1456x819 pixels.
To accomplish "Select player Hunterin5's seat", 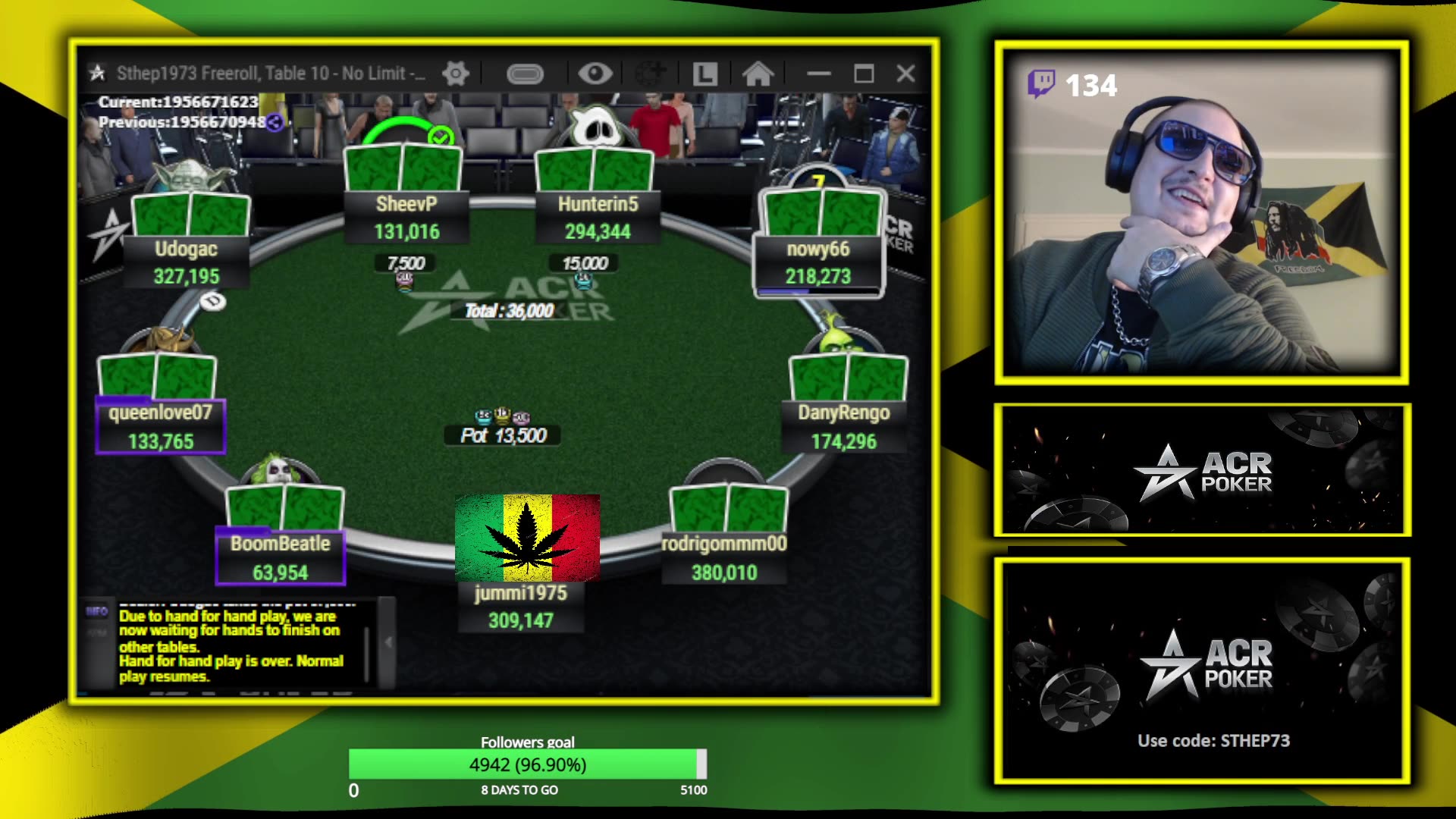I will (598, 216).
